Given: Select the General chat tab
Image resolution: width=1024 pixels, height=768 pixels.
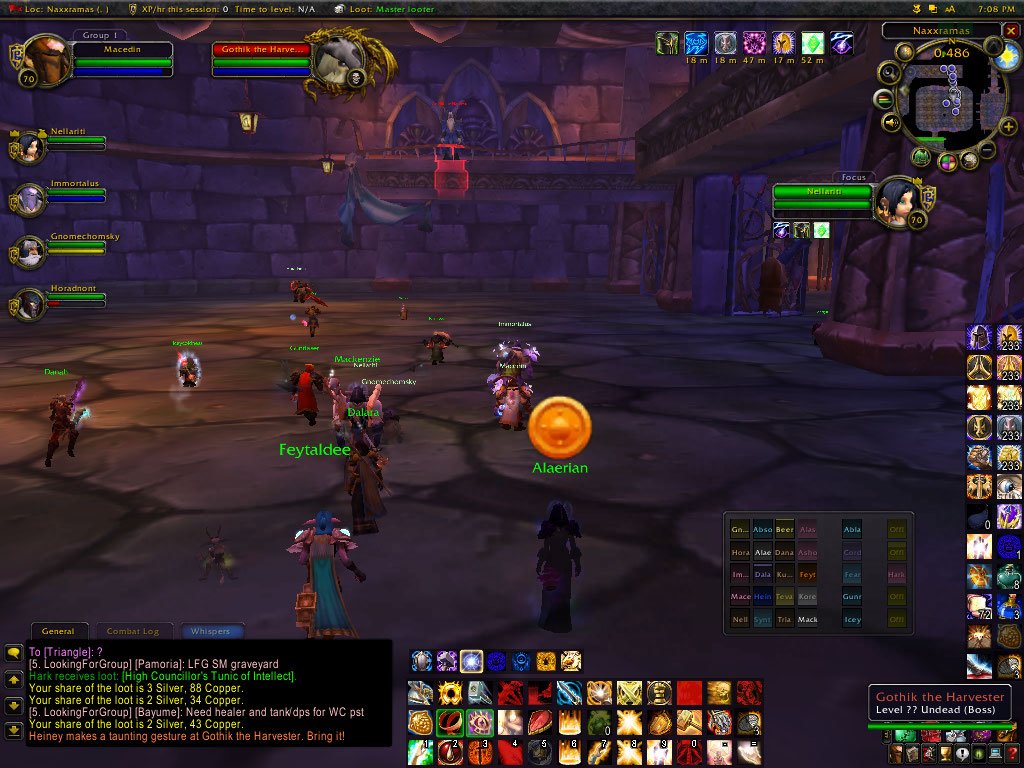Looking at the screenshot, I should click(58, 631).
